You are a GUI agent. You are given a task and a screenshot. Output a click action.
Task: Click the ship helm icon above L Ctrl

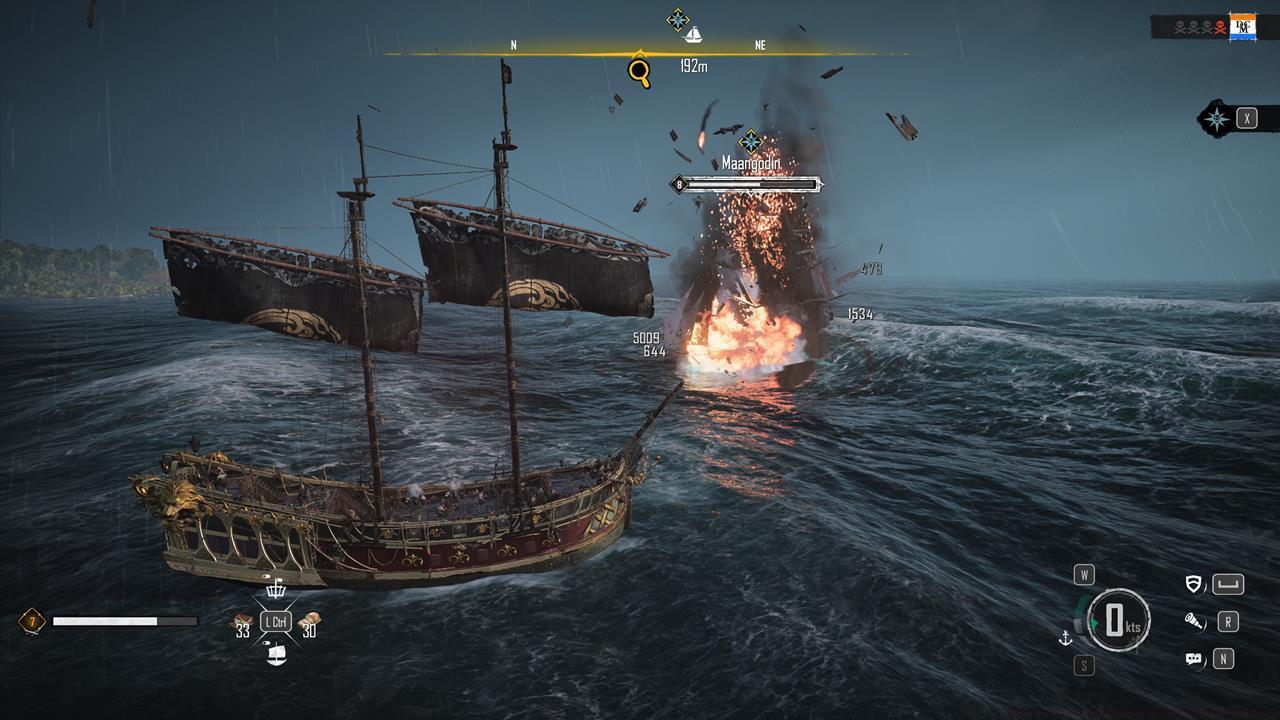pos(276,590)
